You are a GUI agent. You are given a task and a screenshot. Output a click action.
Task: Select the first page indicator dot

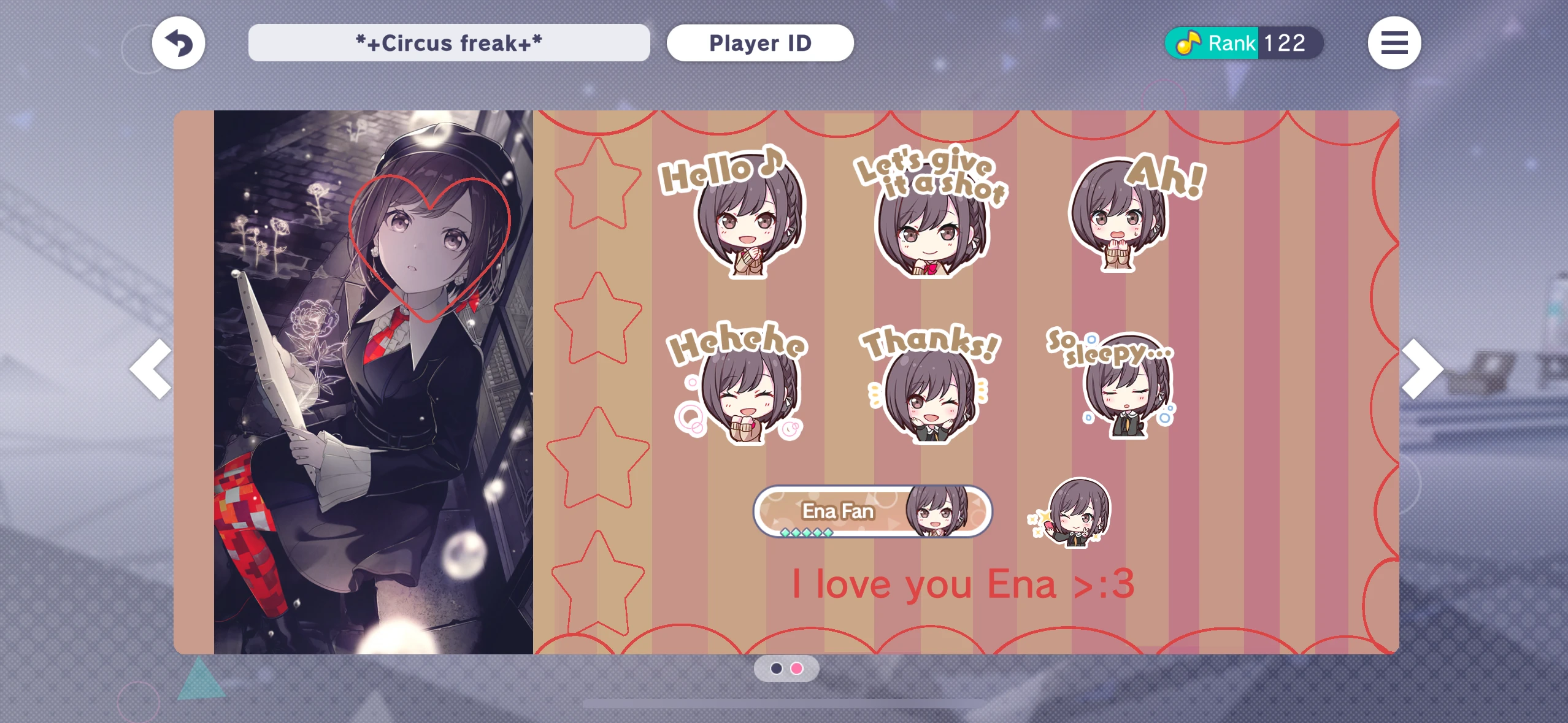[x=775, y=670]
